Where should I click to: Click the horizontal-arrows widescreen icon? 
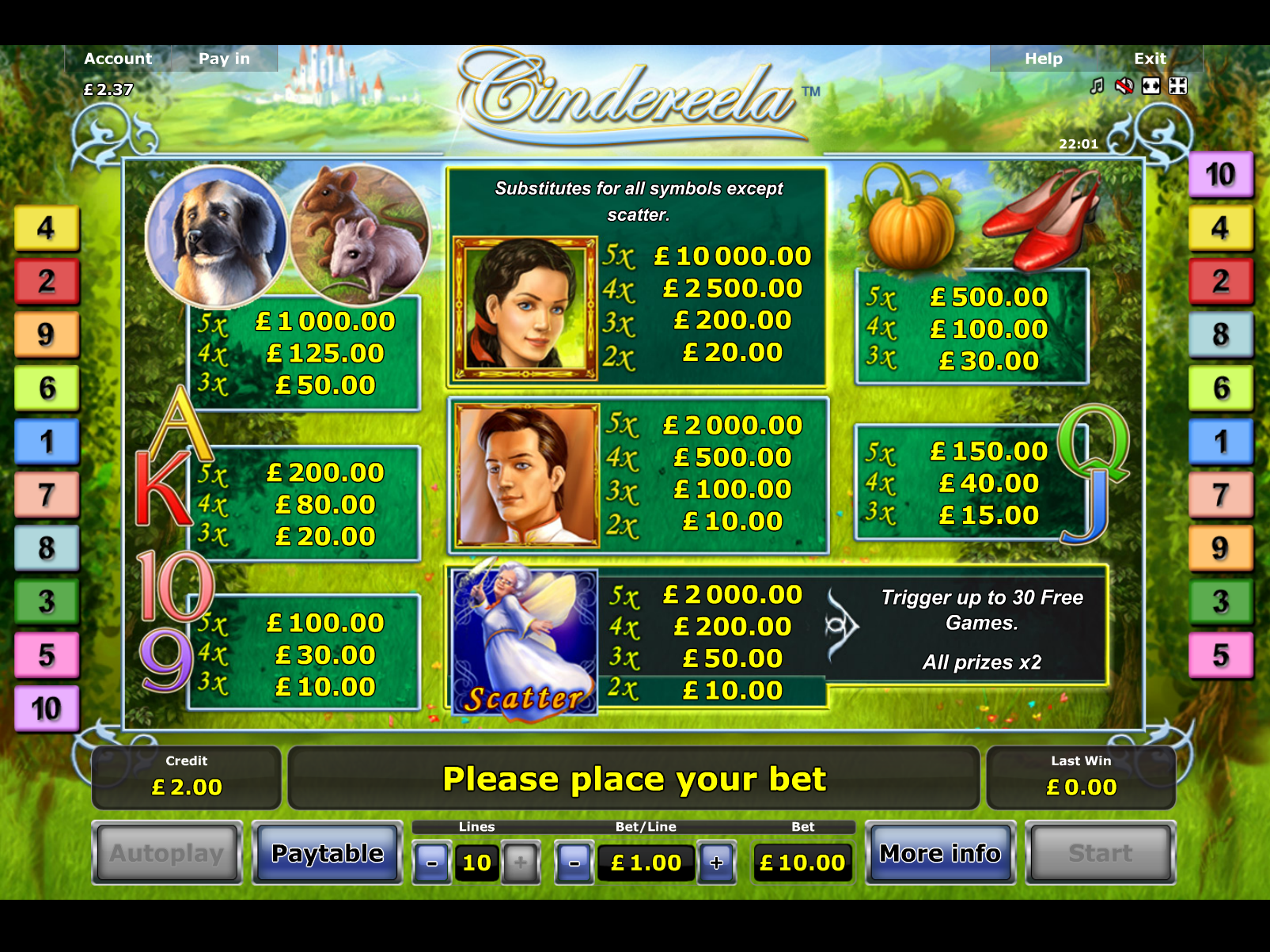[x=1151, y=86]
